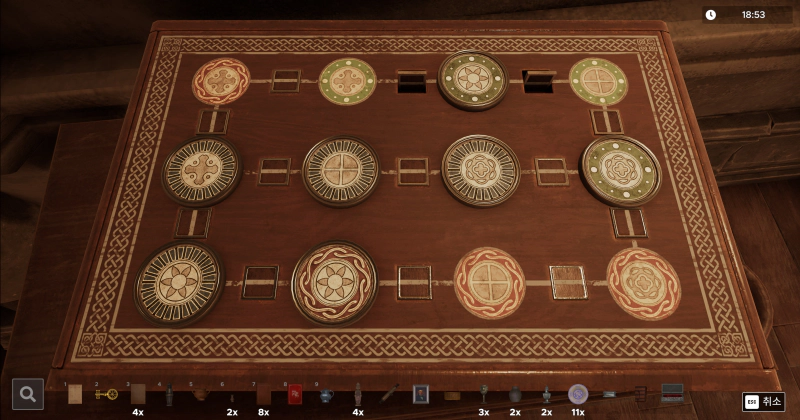Image resolution: width=800 pixels, height=420 pixels.
Task: Select the large raised disc with red knotwork
Action: (x=334, y=282)
